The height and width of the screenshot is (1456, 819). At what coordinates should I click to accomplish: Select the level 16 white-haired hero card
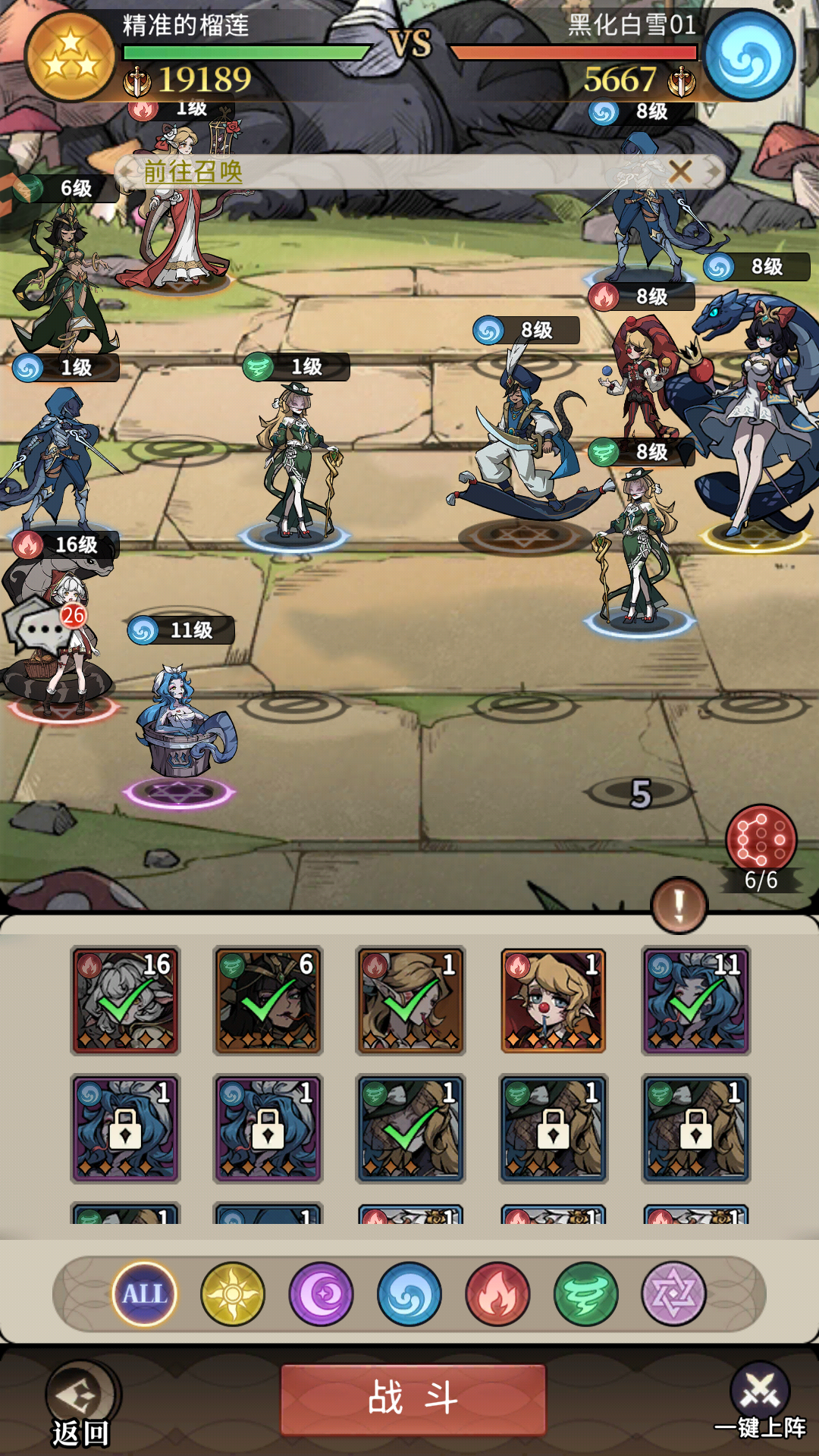[x=125, y=1000]
